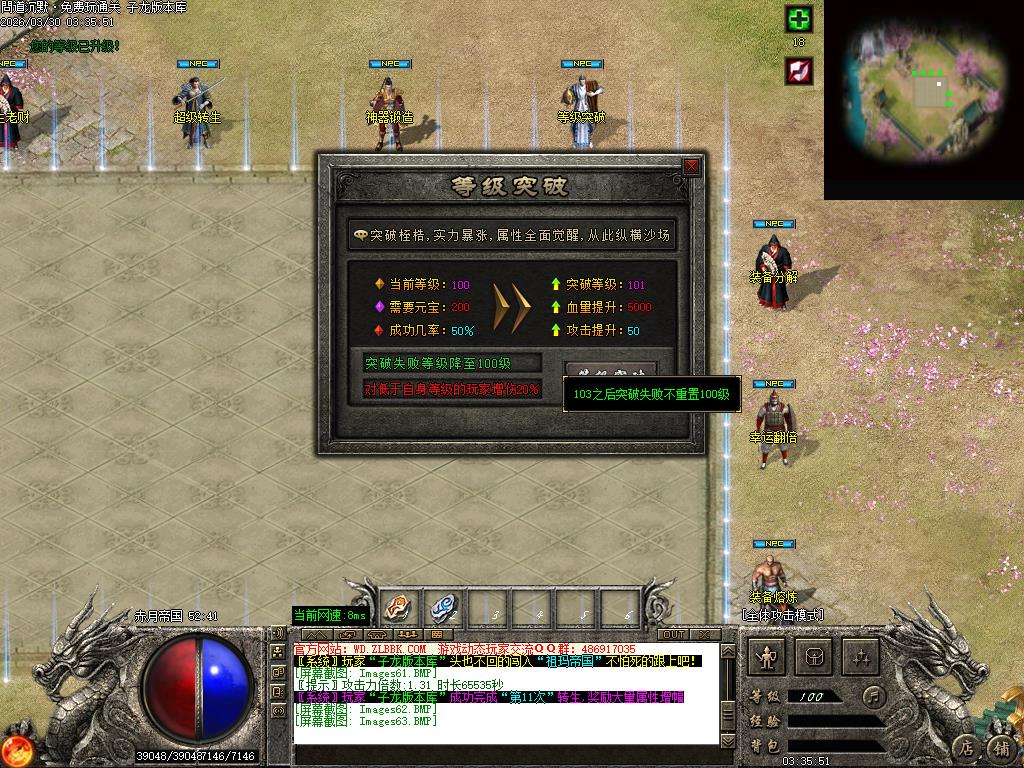Click the green plus icon

pos(798,19)
